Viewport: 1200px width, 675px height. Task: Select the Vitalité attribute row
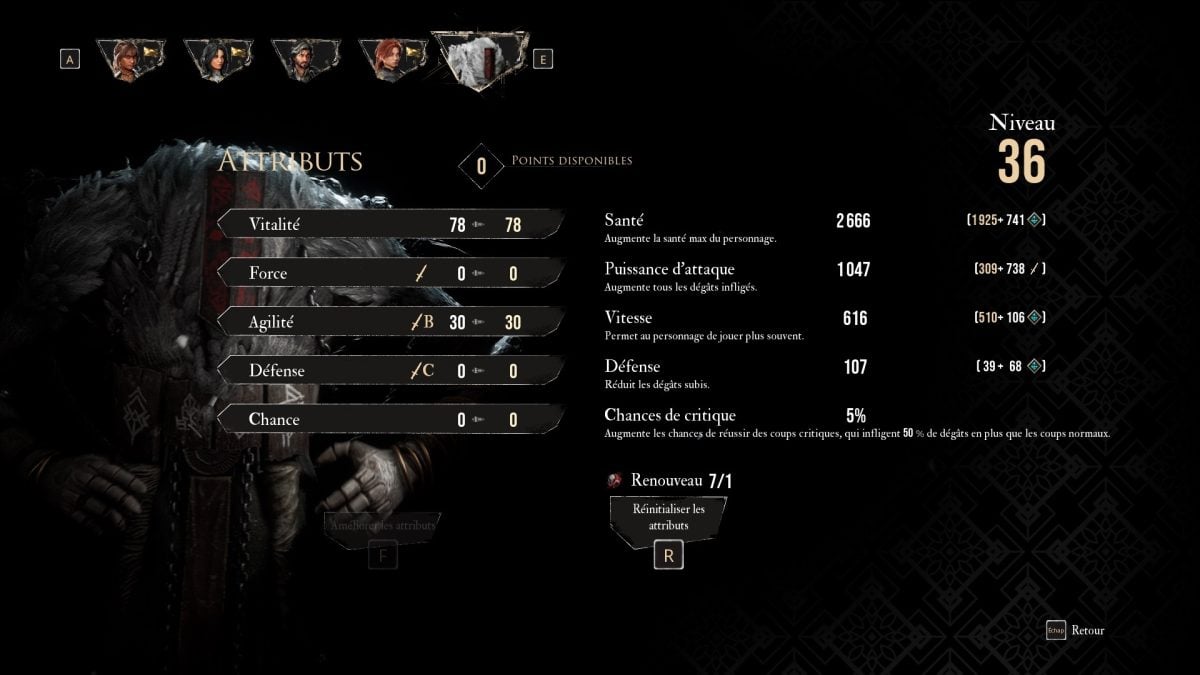[x=390, y=224]
